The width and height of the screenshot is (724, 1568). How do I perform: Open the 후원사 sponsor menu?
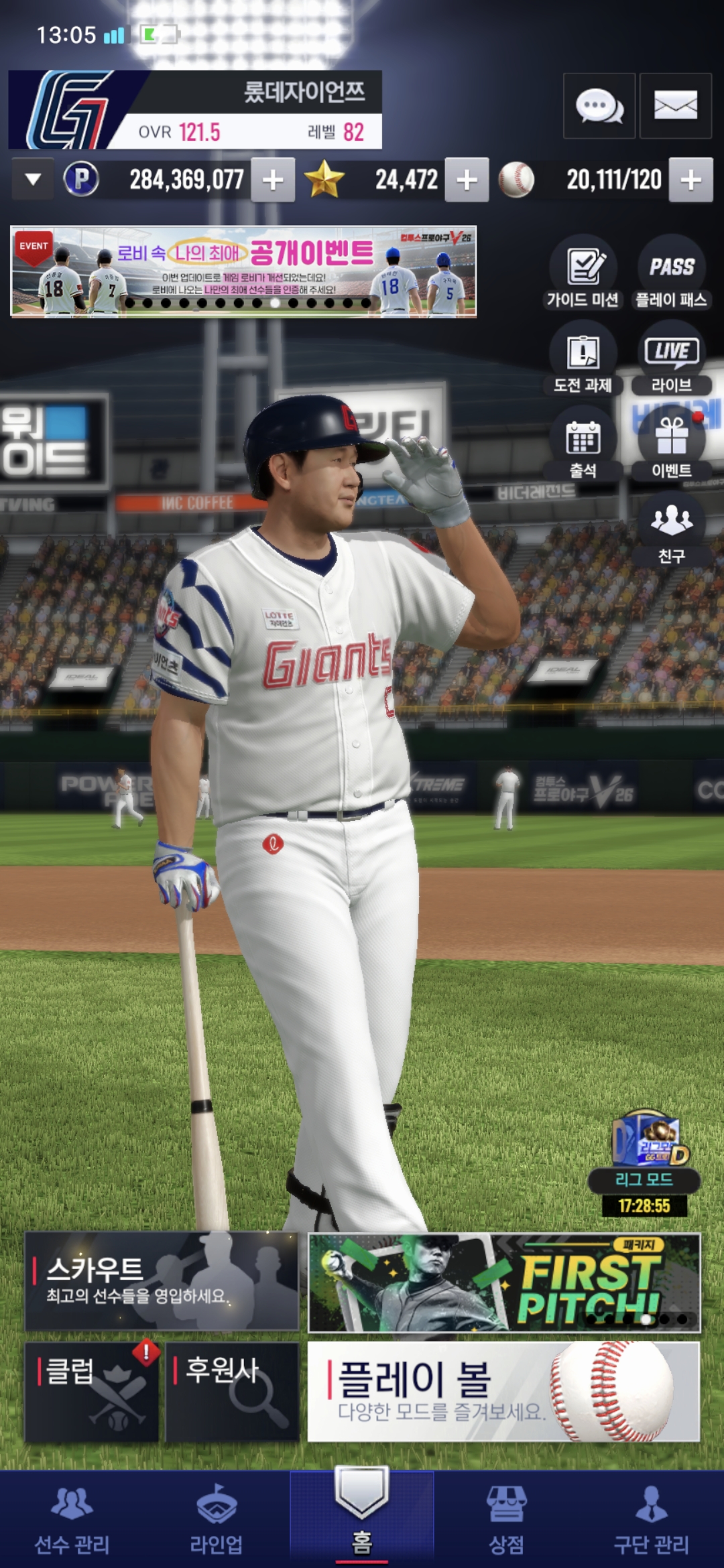(232, 1392)
